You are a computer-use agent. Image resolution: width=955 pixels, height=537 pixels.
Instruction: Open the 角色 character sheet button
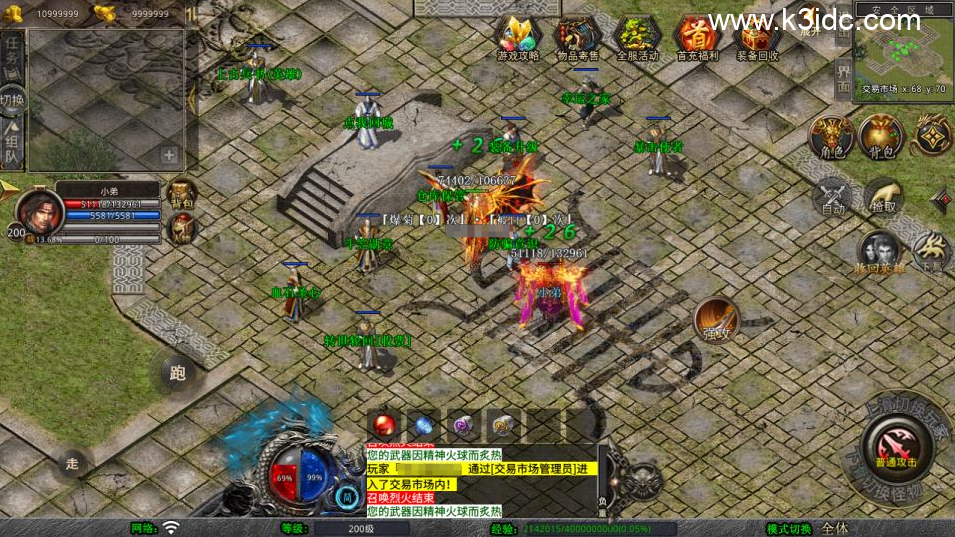pos(831,137)
